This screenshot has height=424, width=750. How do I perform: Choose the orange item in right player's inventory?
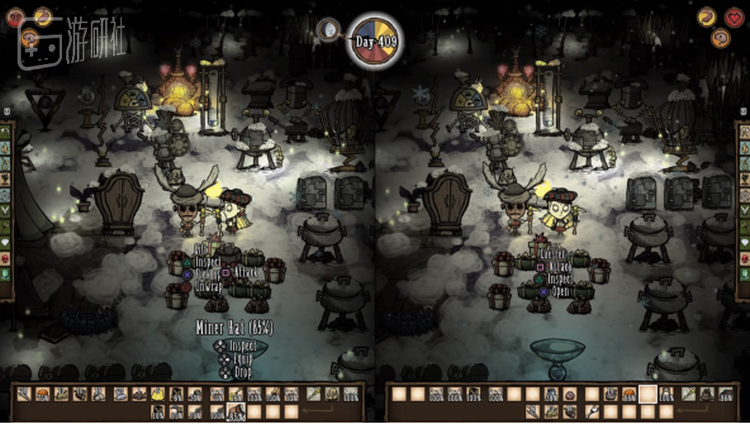click(x=629, y=394)
